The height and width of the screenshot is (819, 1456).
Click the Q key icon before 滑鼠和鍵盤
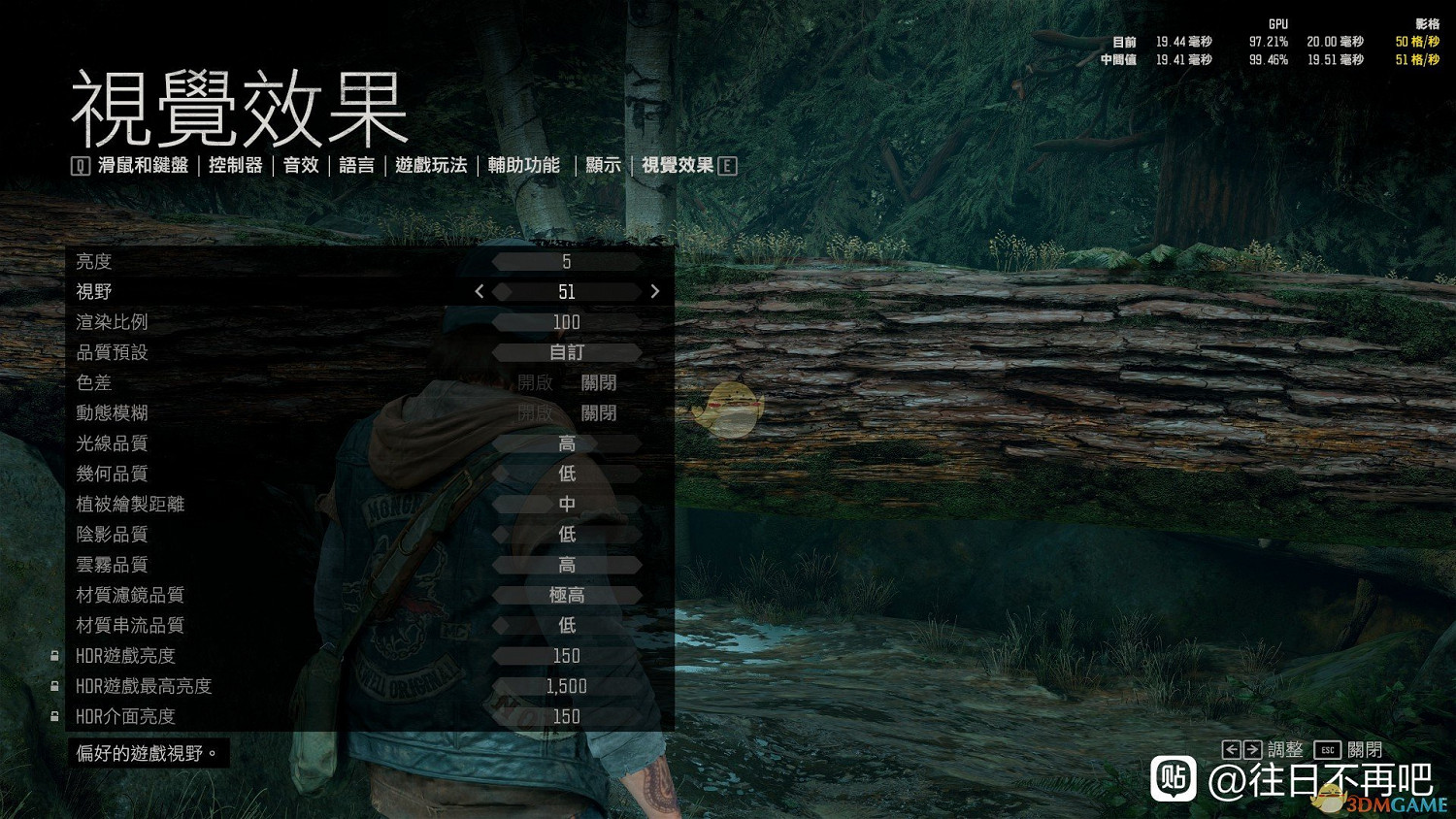pos(80,165)
